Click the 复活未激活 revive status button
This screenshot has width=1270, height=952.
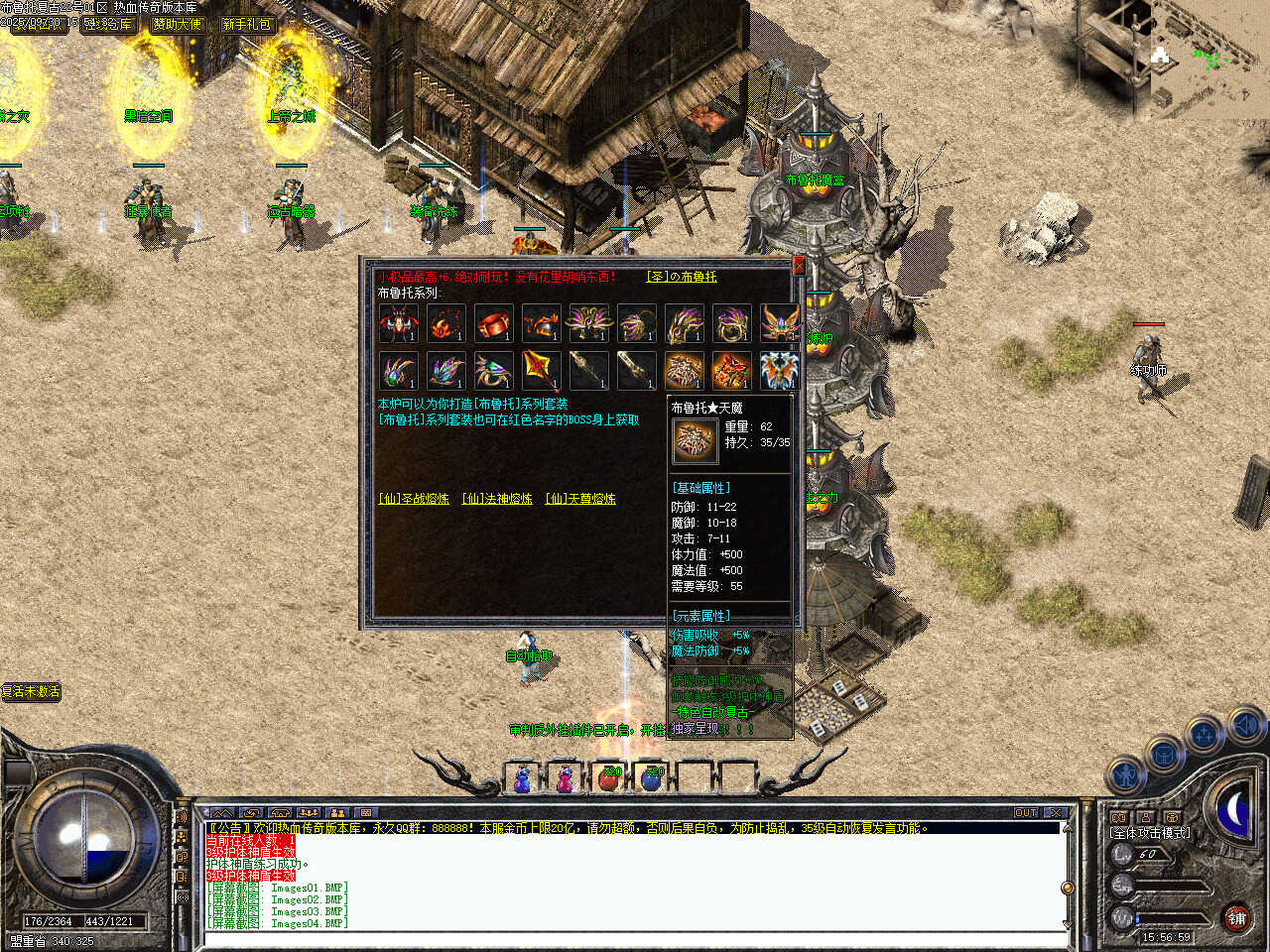tap(32, 691)
